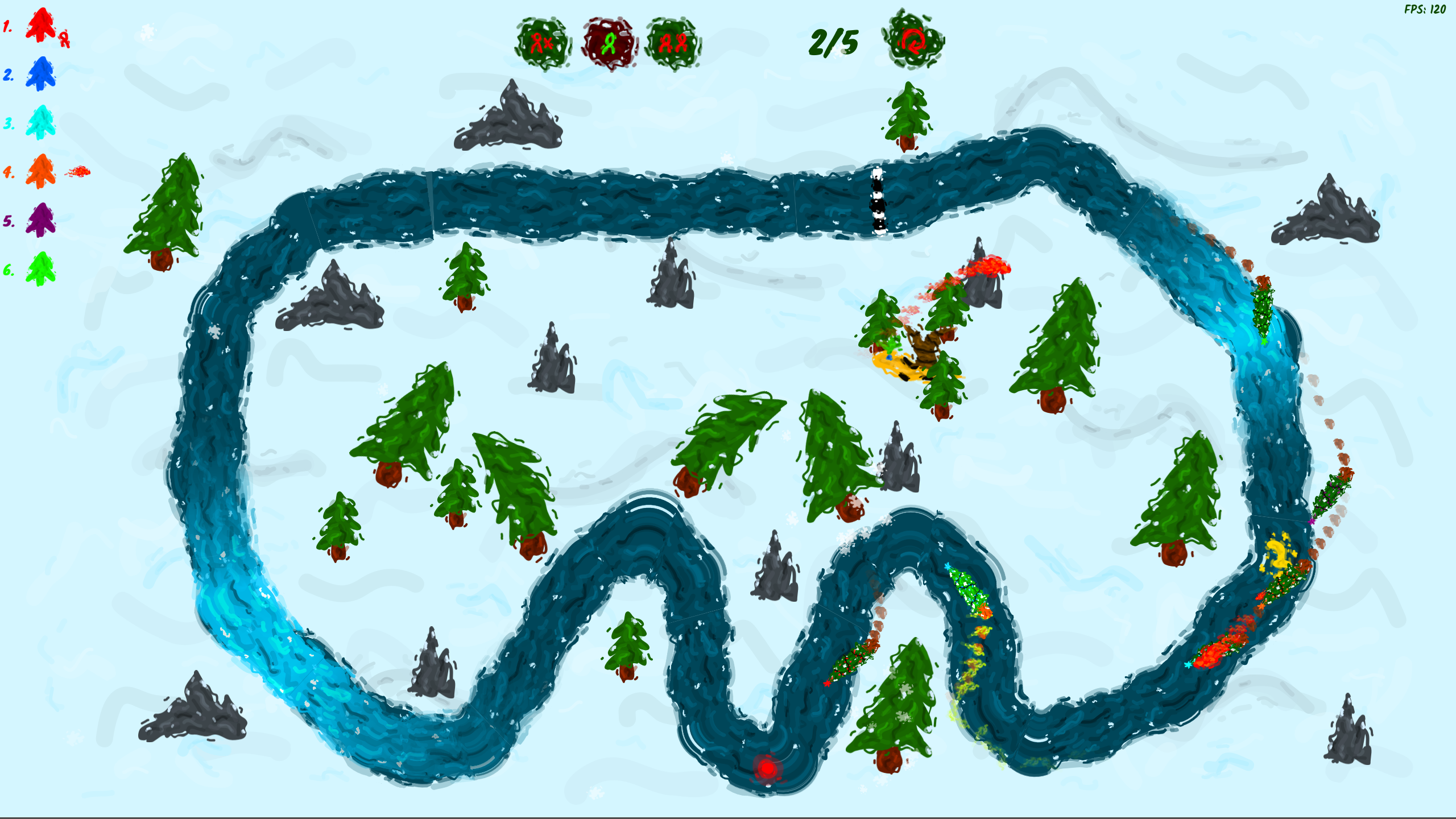Click the FPS: 120 counter
This screenshot has width=1456, height=819.
tap(1428, 9)
